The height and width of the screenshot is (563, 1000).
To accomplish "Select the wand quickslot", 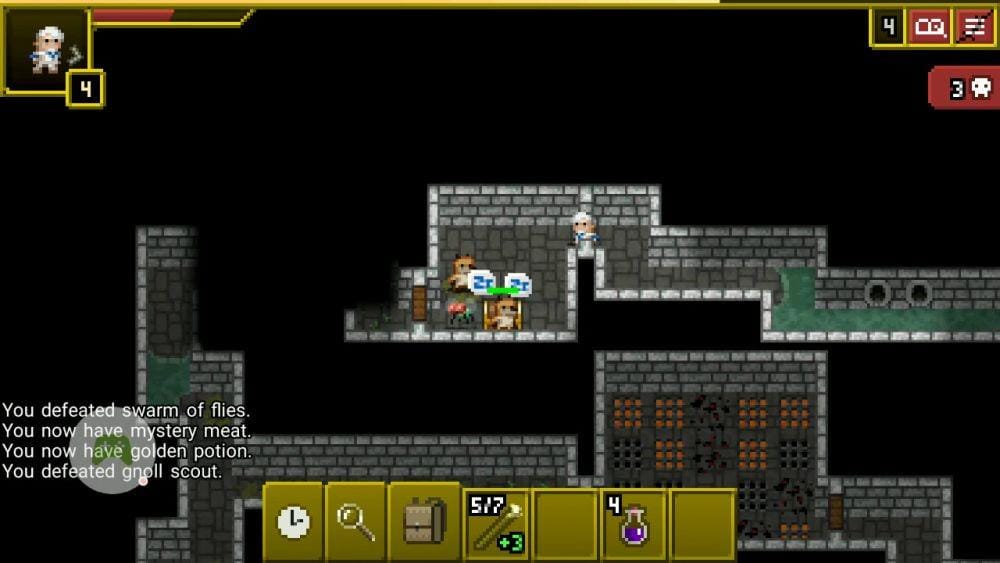I will coord(497,523).
